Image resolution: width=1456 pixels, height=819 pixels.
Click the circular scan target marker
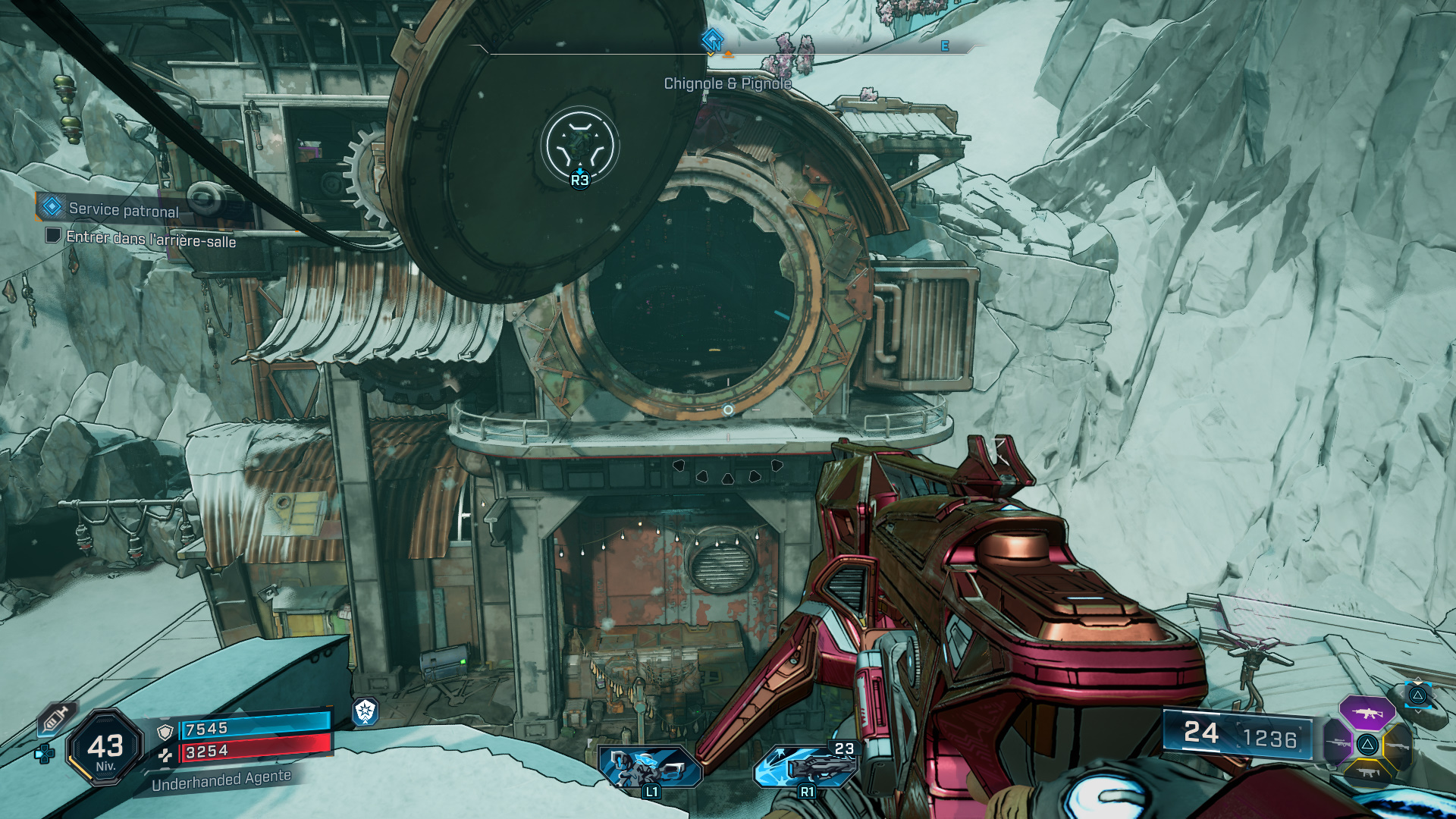(580, 145)
